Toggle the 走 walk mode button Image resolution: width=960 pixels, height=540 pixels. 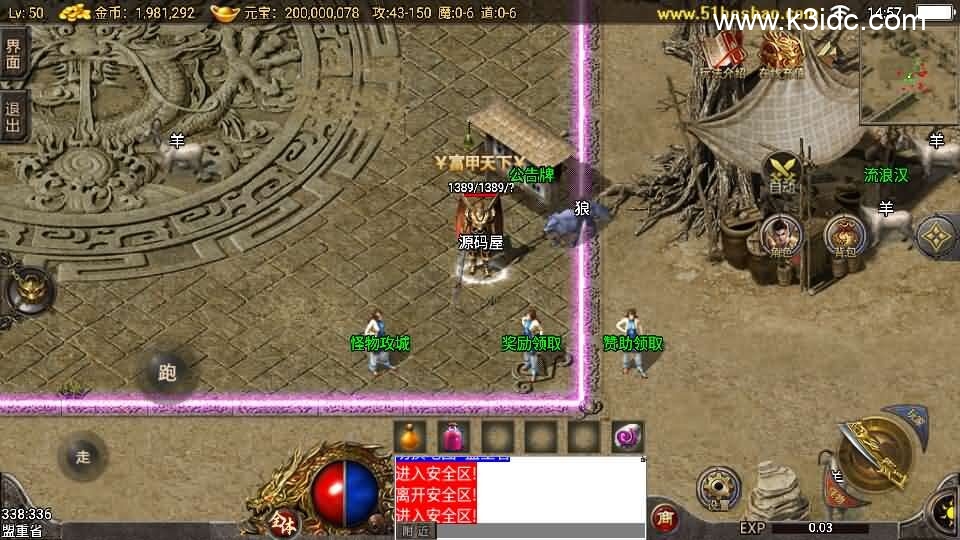[x=83, y=456]
